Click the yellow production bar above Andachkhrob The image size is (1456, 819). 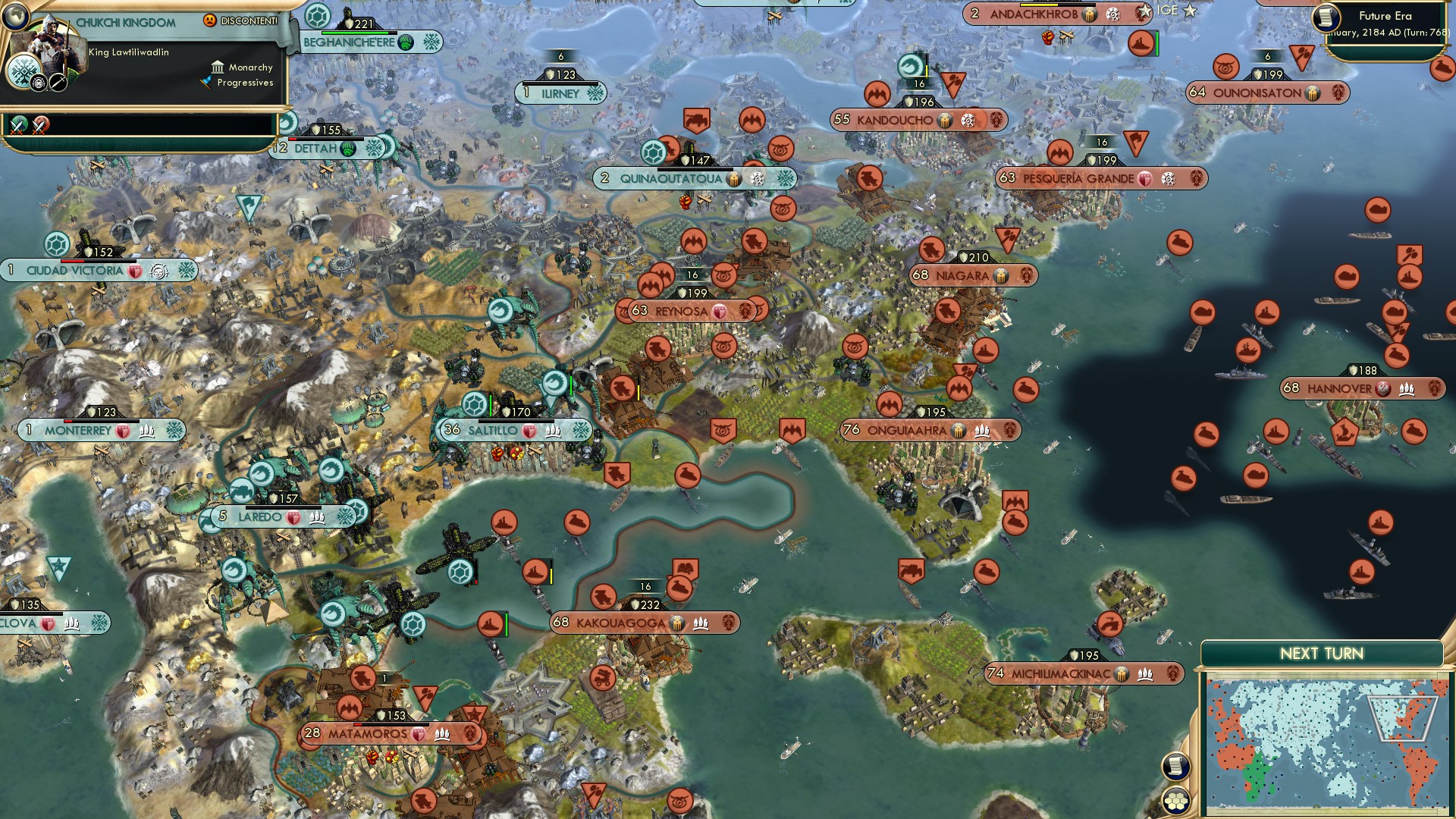[x=1039, y=5]
